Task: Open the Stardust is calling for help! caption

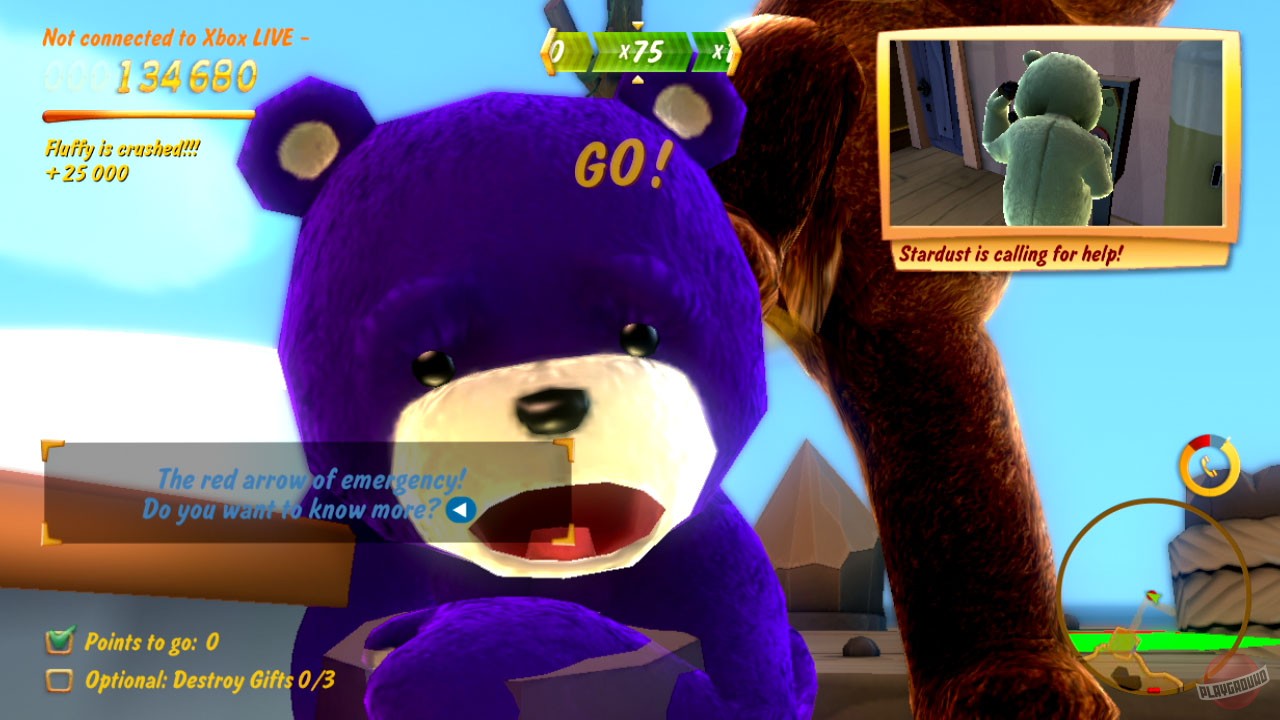Action: click(x=1010, y=254)
